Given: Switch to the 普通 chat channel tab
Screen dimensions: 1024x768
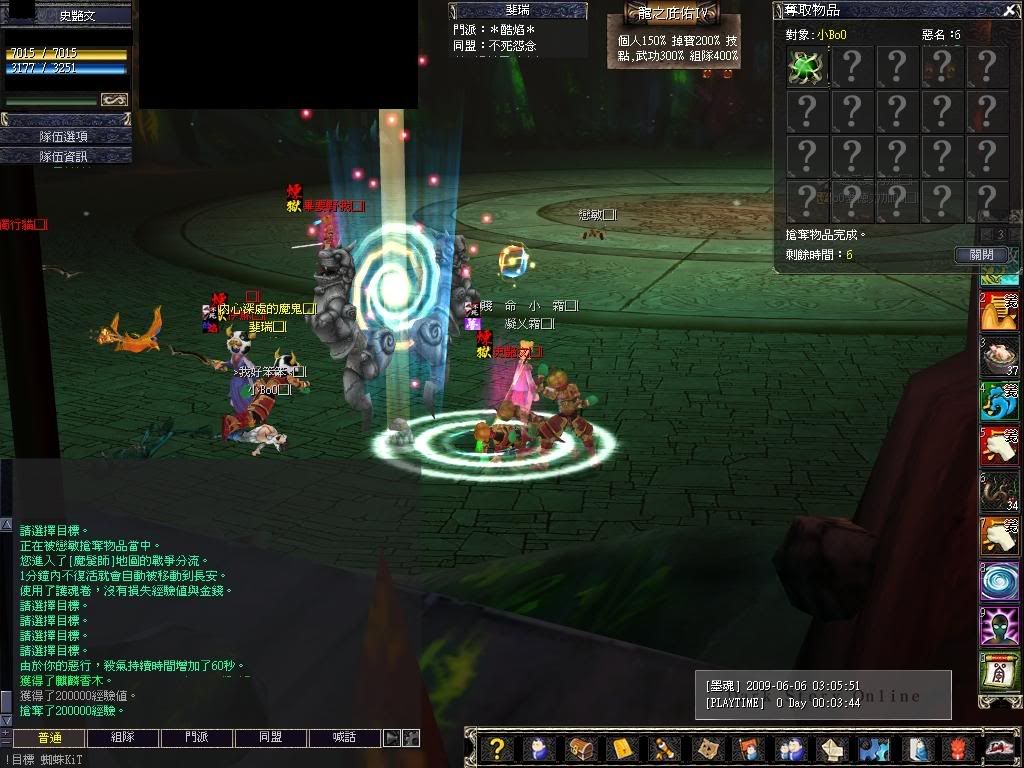Looking at the screenshot, I should point(49,738).
